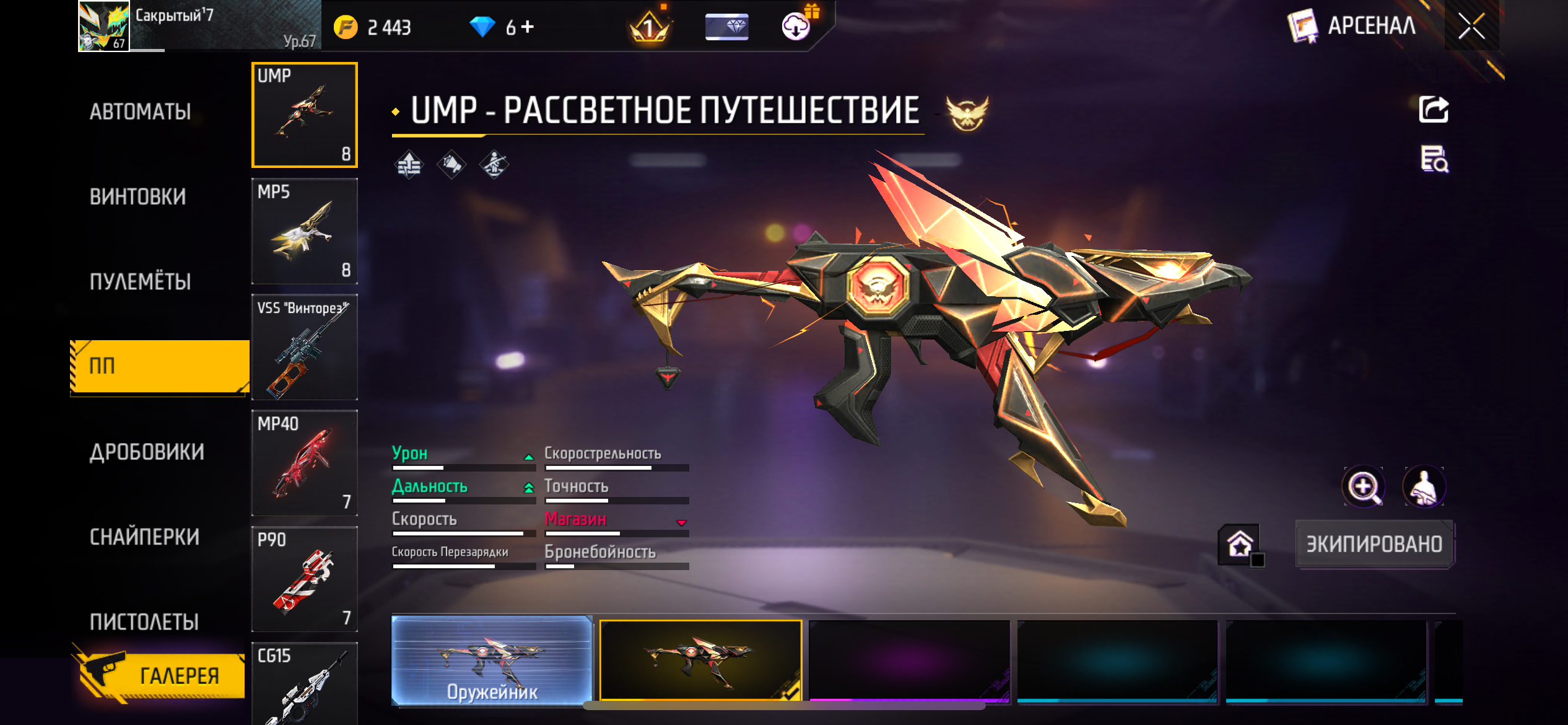Viewport: 1568px width, 725px height.
Task: Open the Оружейник armory skin tile
Action: pyautogui.click(x=492, y=661)
